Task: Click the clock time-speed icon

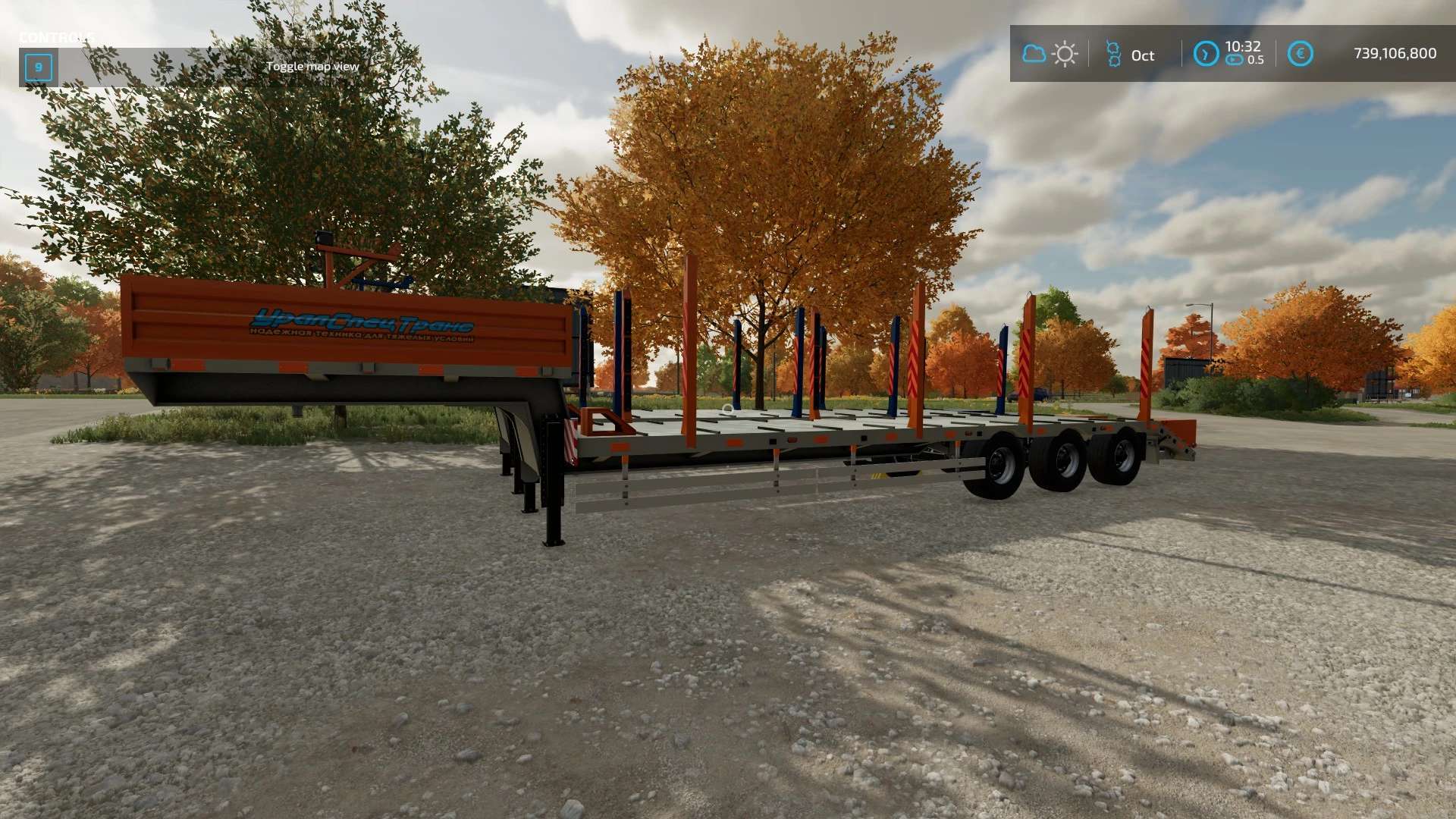Action: (x=1206, y=54)
